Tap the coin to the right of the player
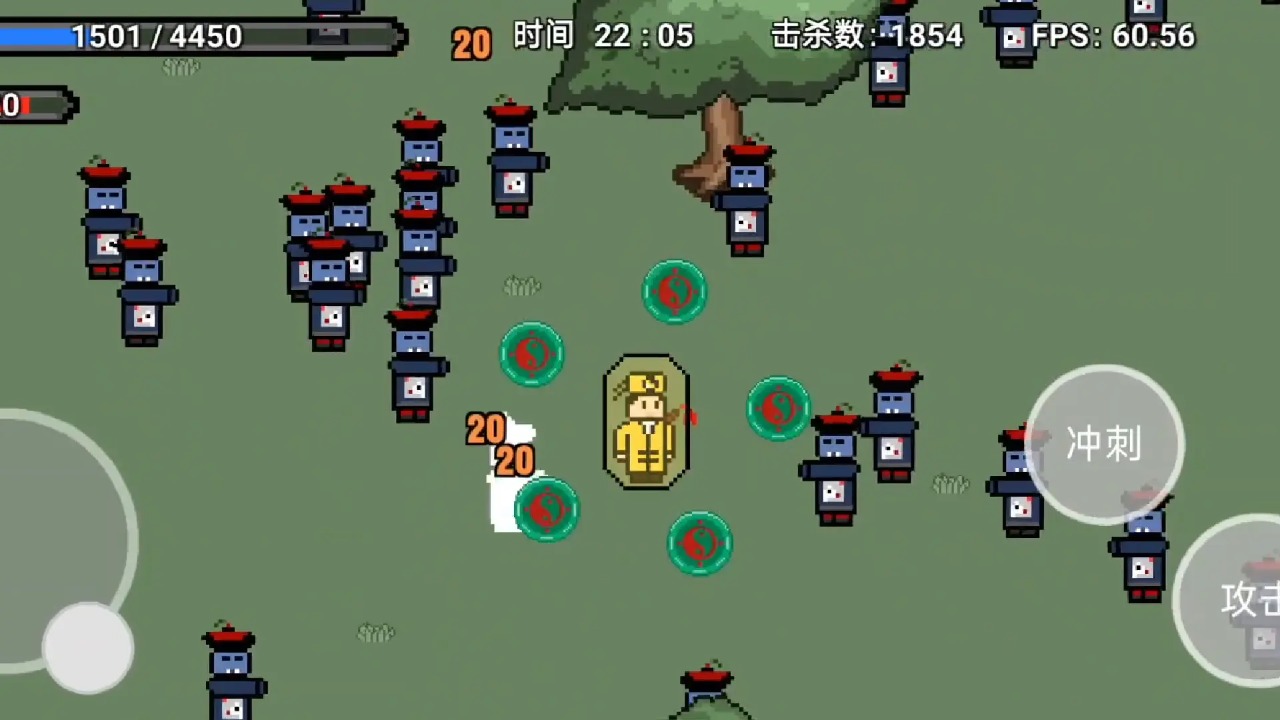The height and width of the screenshot is (720, 1280). click(779, 408)
